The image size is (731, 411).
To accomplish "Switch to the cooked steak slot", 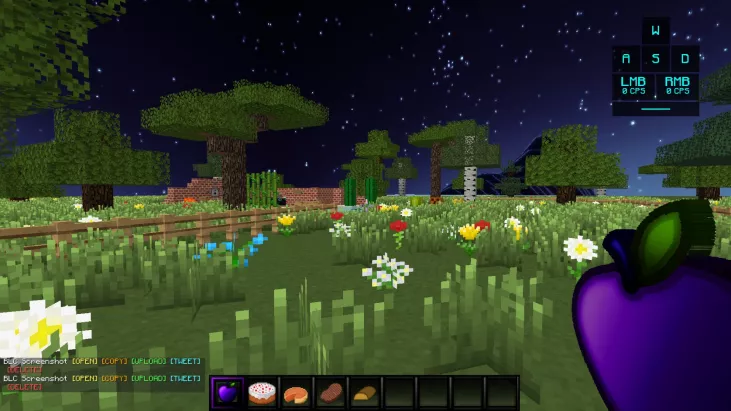I will 330,392.
